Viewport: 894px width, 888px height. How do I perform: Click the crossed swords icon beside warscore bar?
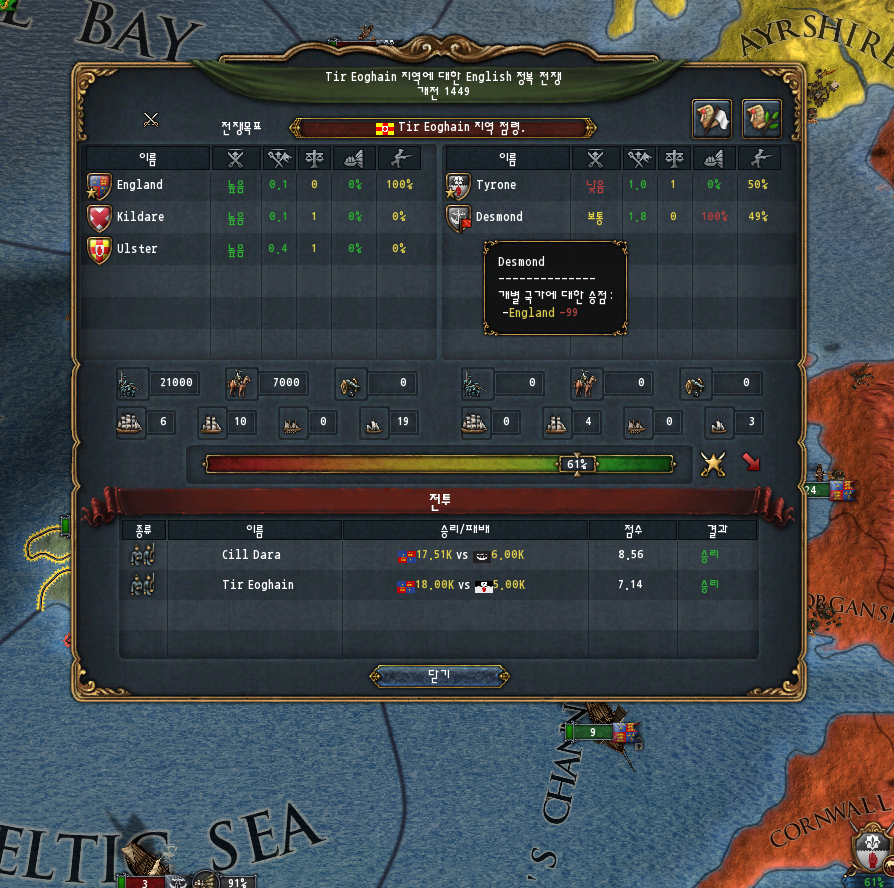tap(712, 463)
